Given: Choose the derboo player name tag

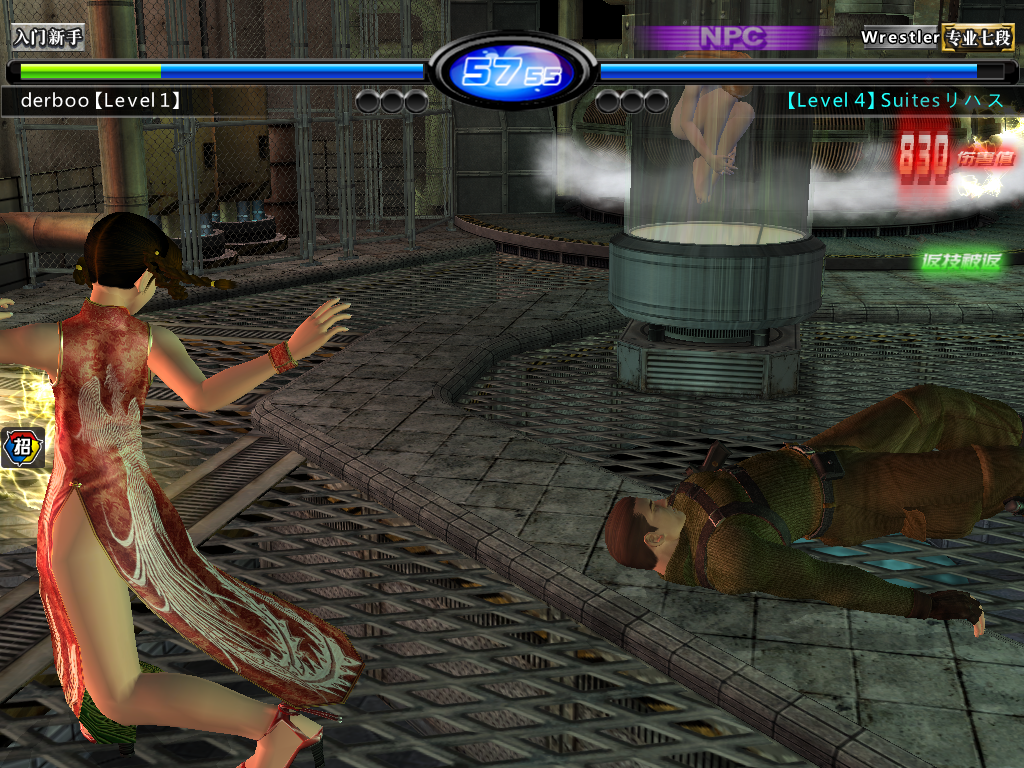Looking at the screenshot, I should point(100,100).
